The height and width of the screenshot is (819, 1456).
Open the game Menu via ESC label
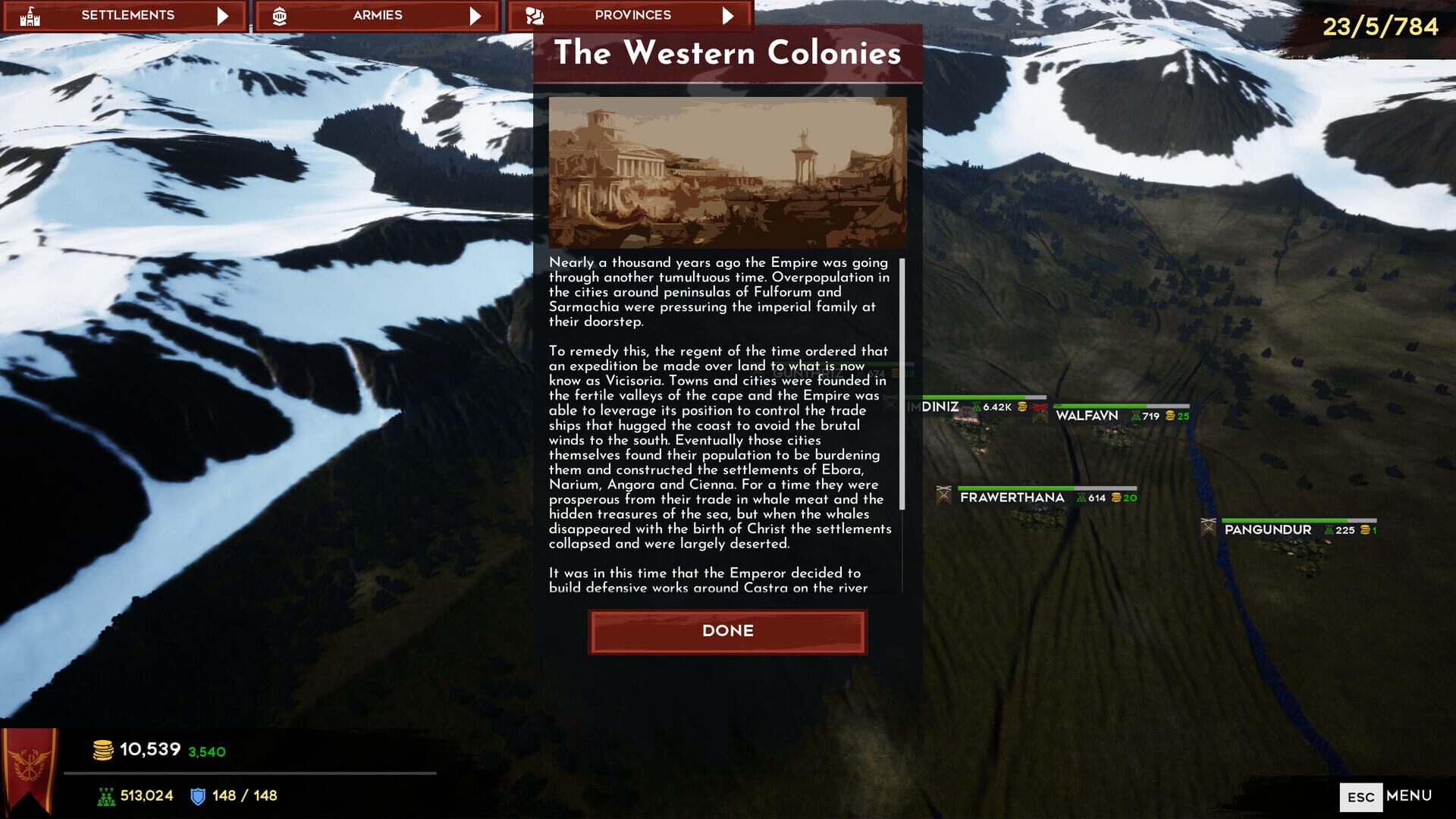coord(1363,796)
